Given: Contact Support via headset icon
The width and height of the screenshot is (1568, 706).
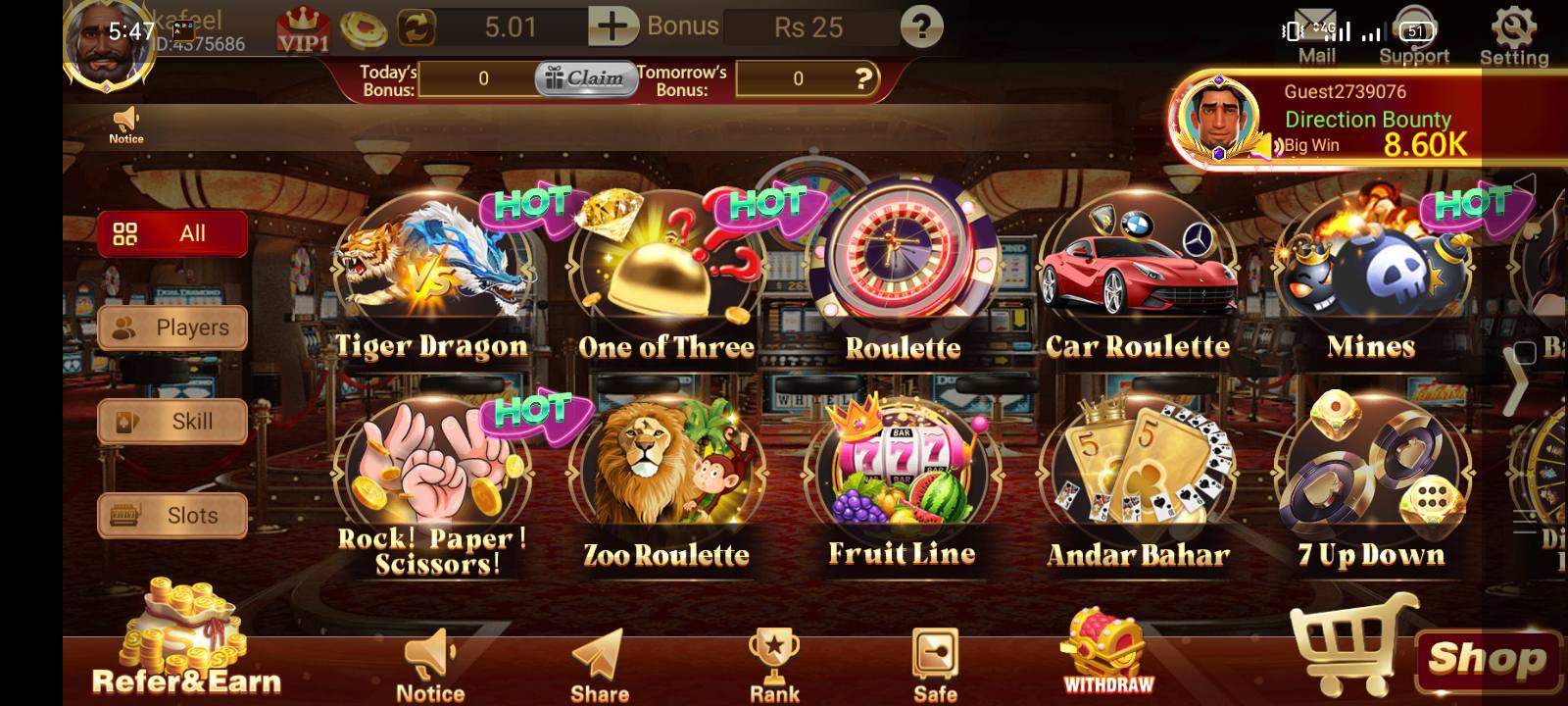Looking at the screenshot, I should (1414, 29).
